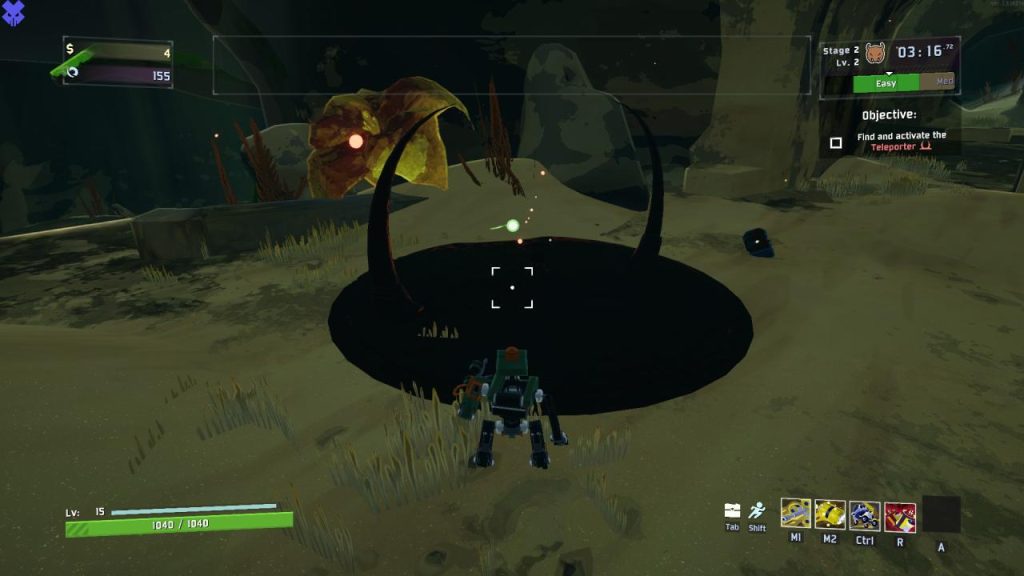
Task: Click the purple skull overlay logo
Action: tap(14, 13)
